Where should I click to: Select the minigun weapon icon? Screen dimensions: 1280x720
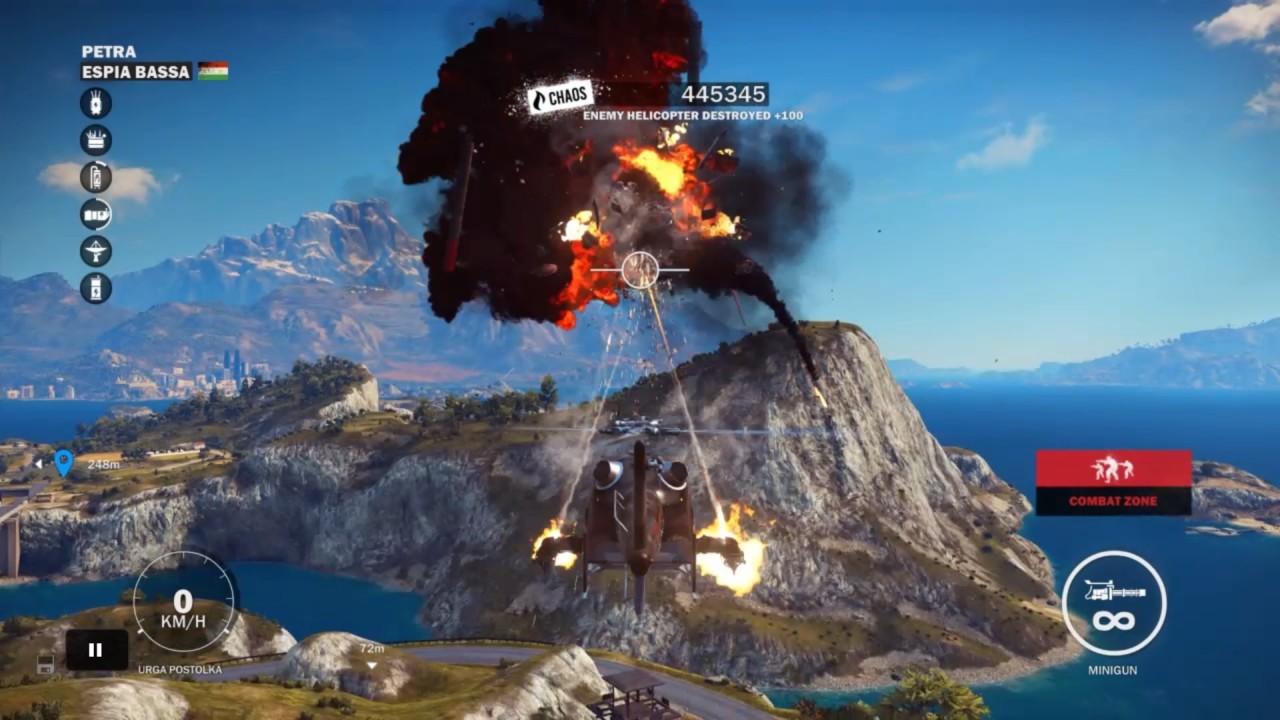coord(1113,603)
